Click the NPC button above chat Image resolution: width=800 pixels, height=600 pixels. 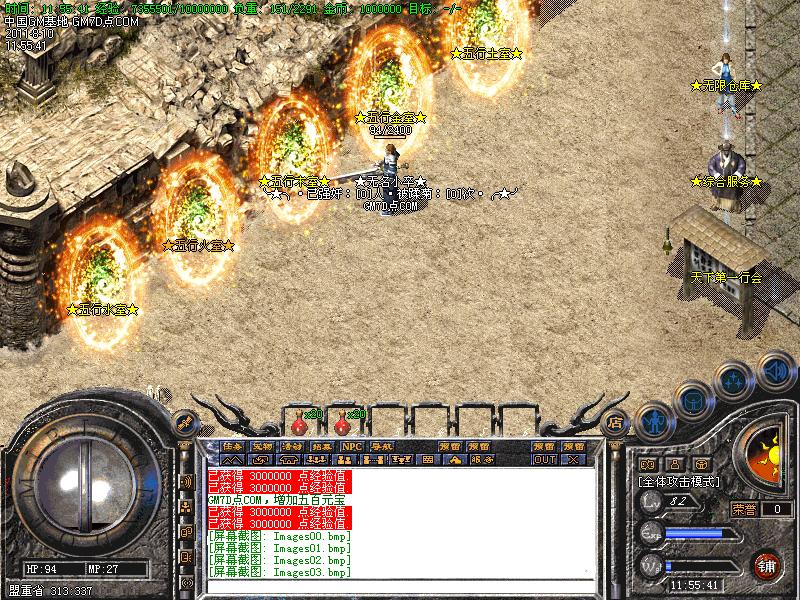click(351, 446)
